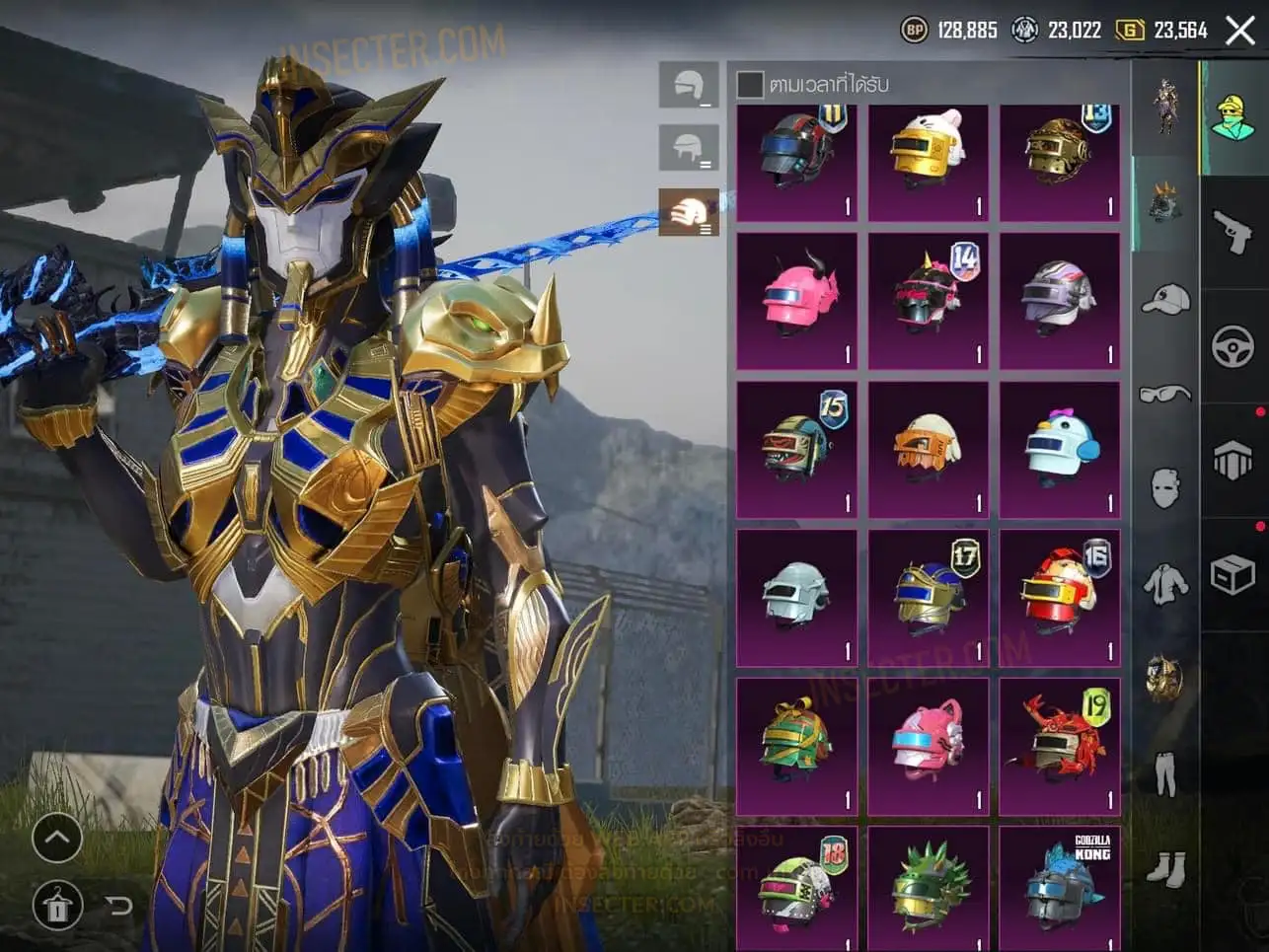1269x952 pixels.
Task: Open the firearm skins category
Action: pos(1233,232)
